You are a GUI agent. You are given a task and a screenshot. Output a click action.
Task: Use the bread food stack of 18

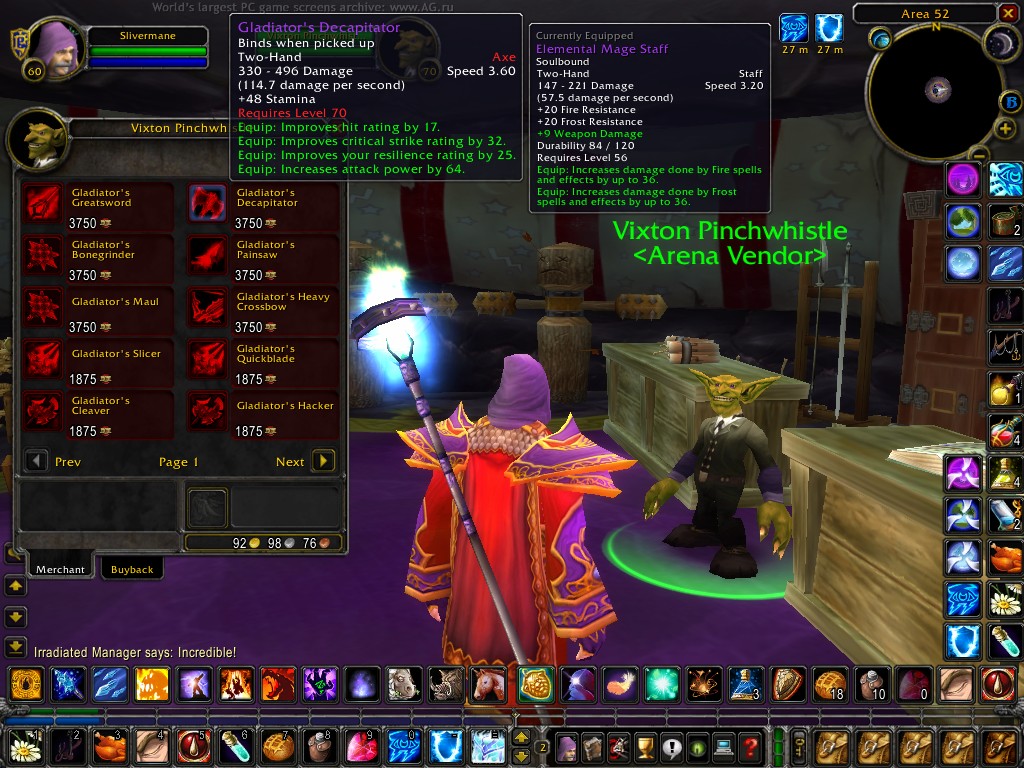(x=830, y=684)
